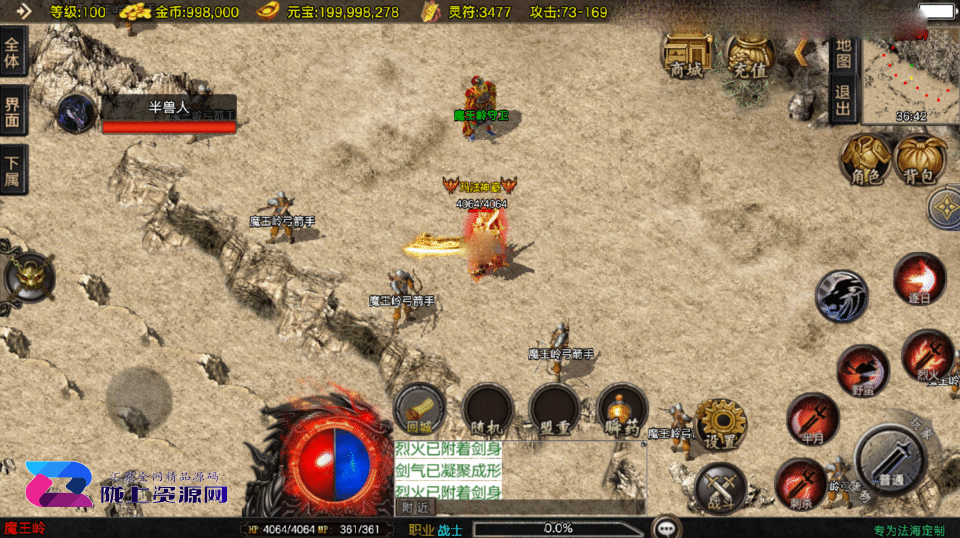Viewport: 960px width, 538px height.
Task: Toggle the 战斗 crossed-swords combat button
Action: tap(720, 489)
